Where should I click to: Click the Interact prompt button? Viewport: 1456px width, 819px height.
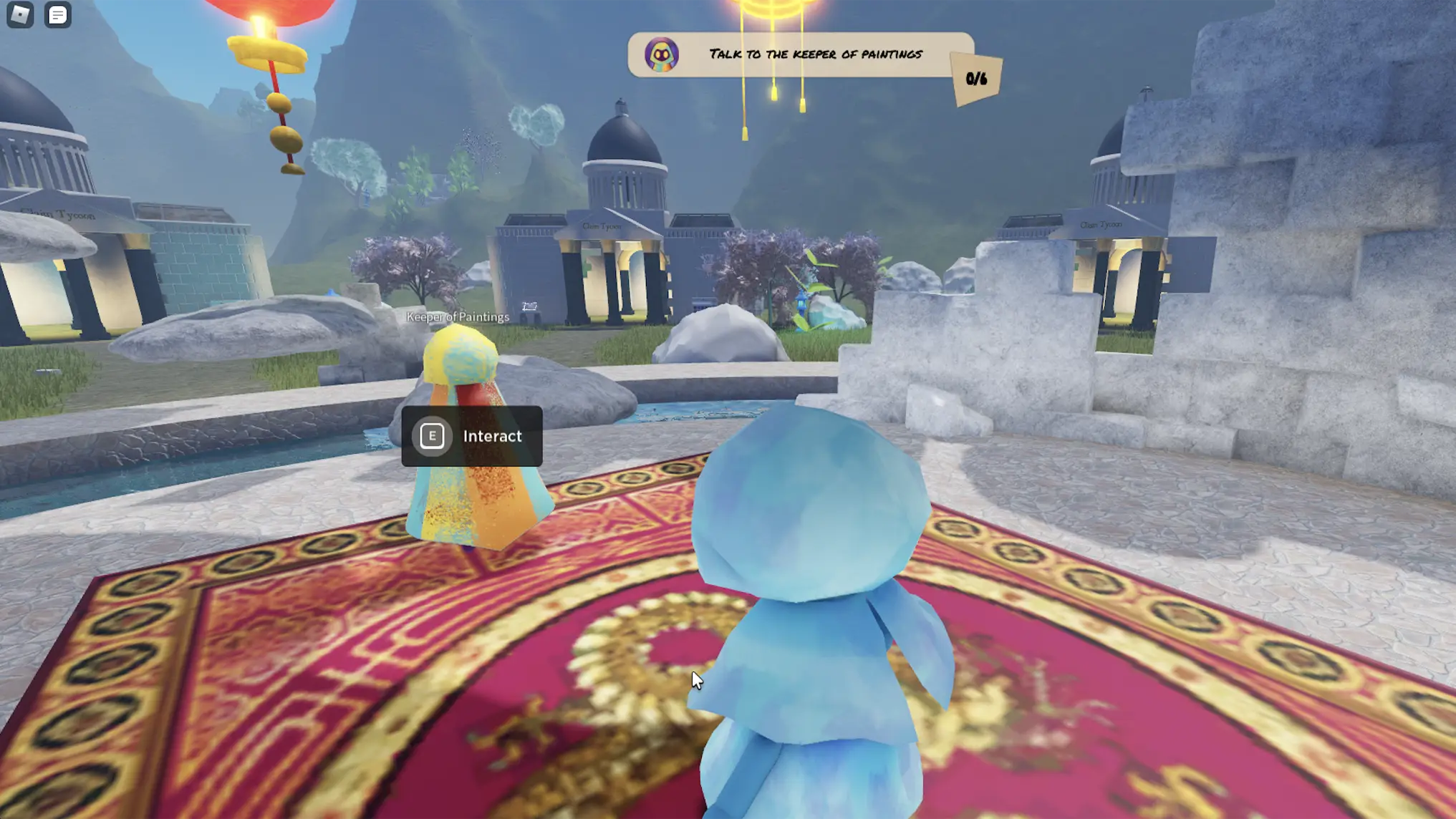[471, 436]
